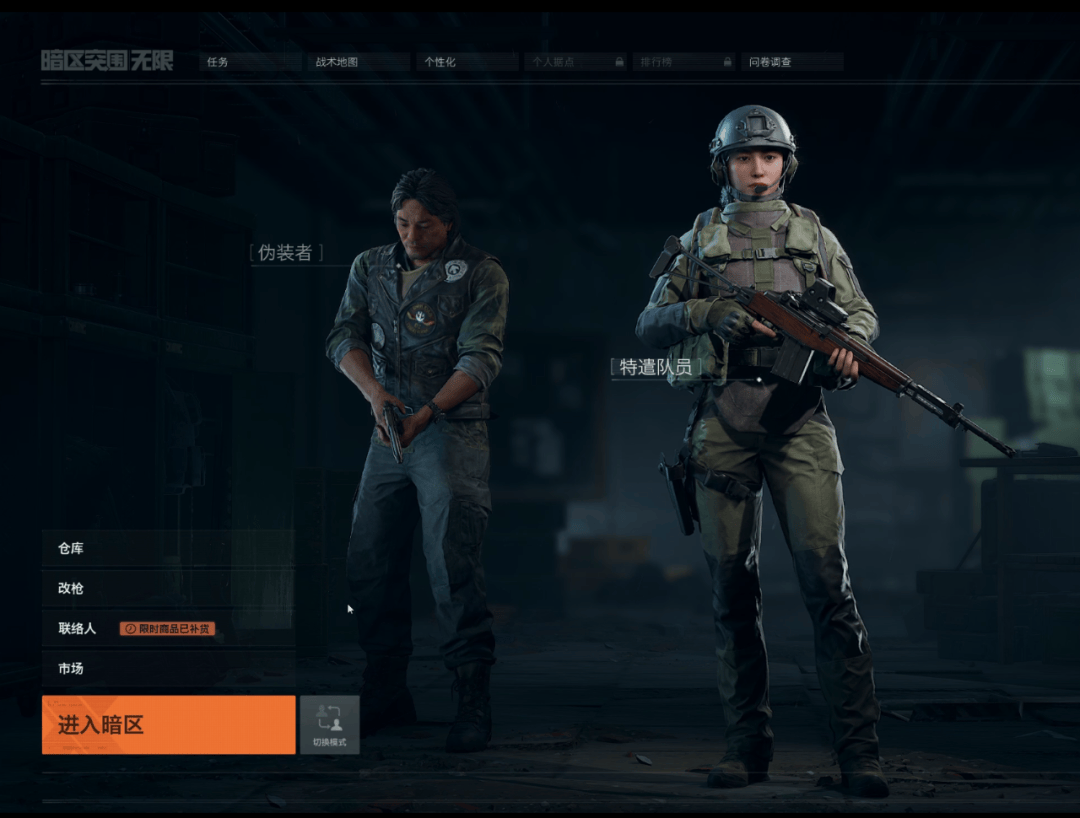Viewport: 1080px width, 818px height.
Task: Choose the 改枪 gunsmith menu entry
Action: [168, 588]
